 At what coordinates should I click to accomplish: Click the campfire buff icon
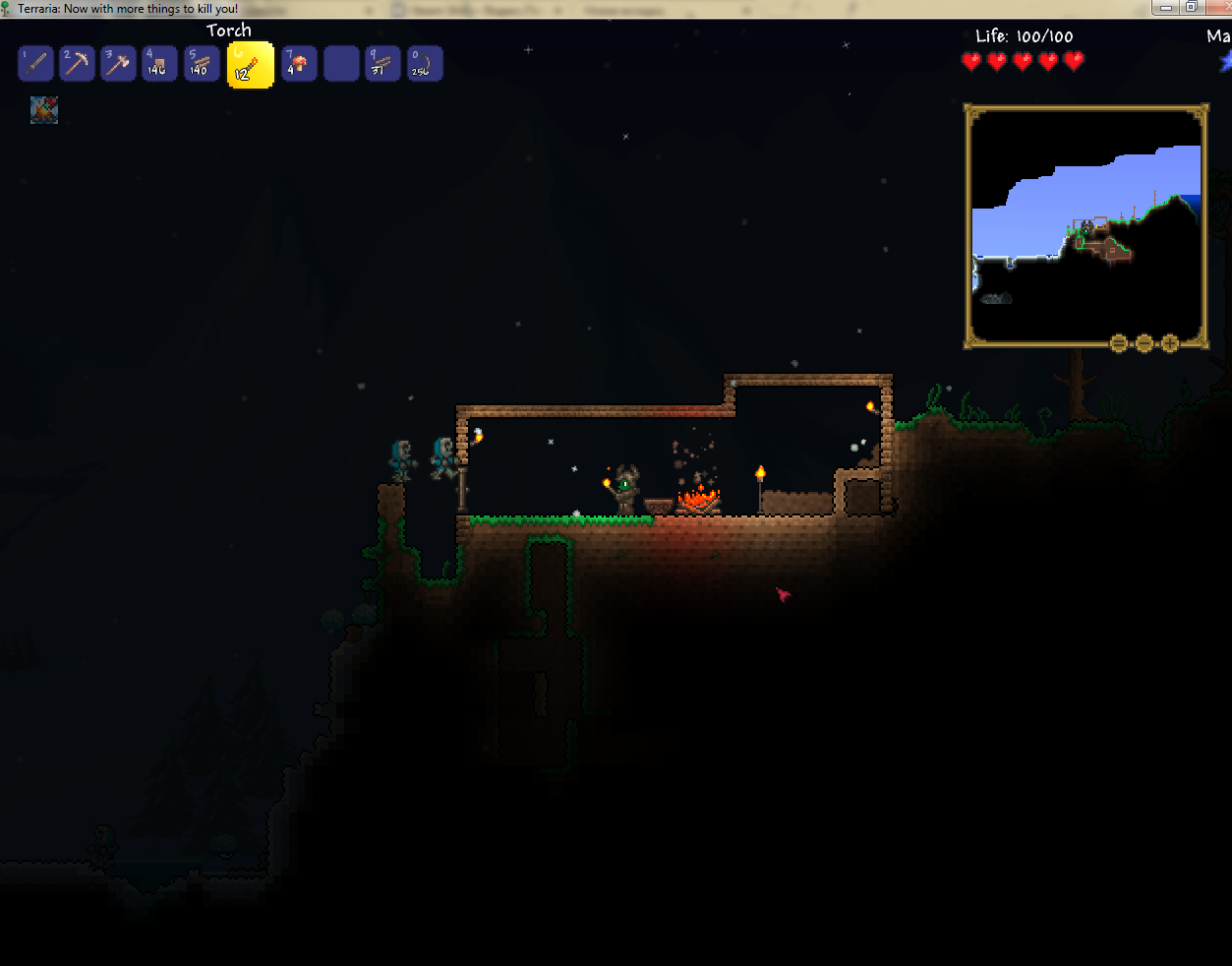[44, 110]
